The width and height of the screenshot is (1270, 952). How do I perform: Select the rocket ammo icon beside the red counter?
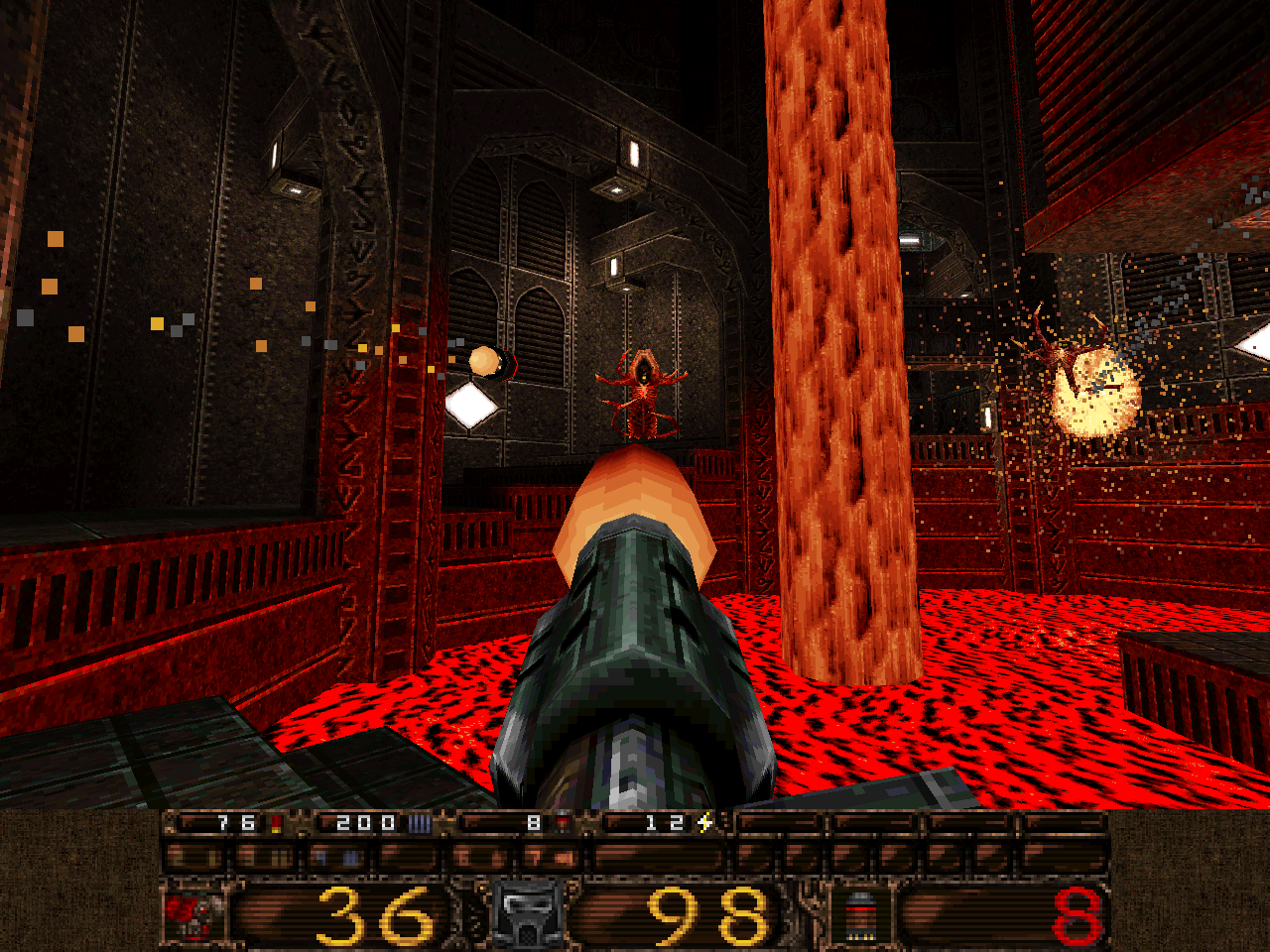tap(860, 914)
